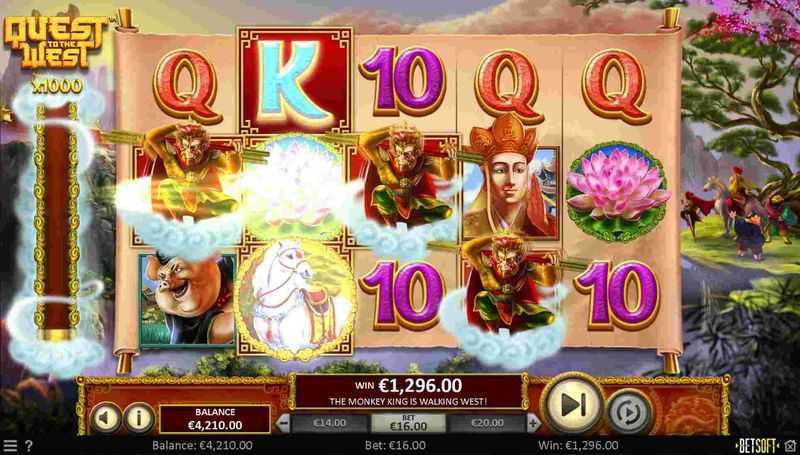The width and height of the screenshot is (800, 455).
Task: Decrease the bet with the minus button
Action: [283, 423]
